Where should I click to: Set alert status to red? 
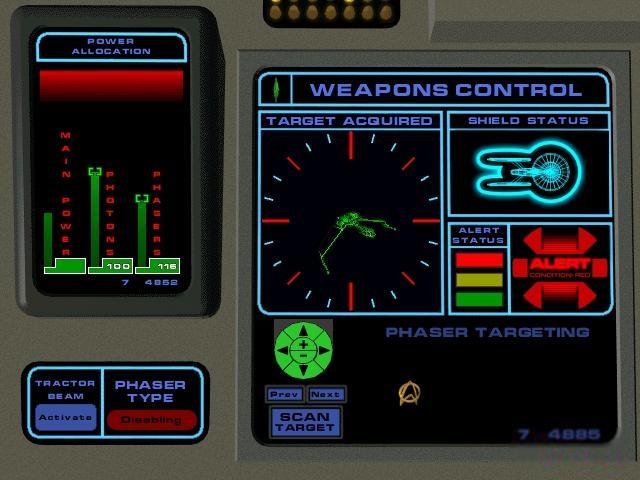click(x=479, y=260)
